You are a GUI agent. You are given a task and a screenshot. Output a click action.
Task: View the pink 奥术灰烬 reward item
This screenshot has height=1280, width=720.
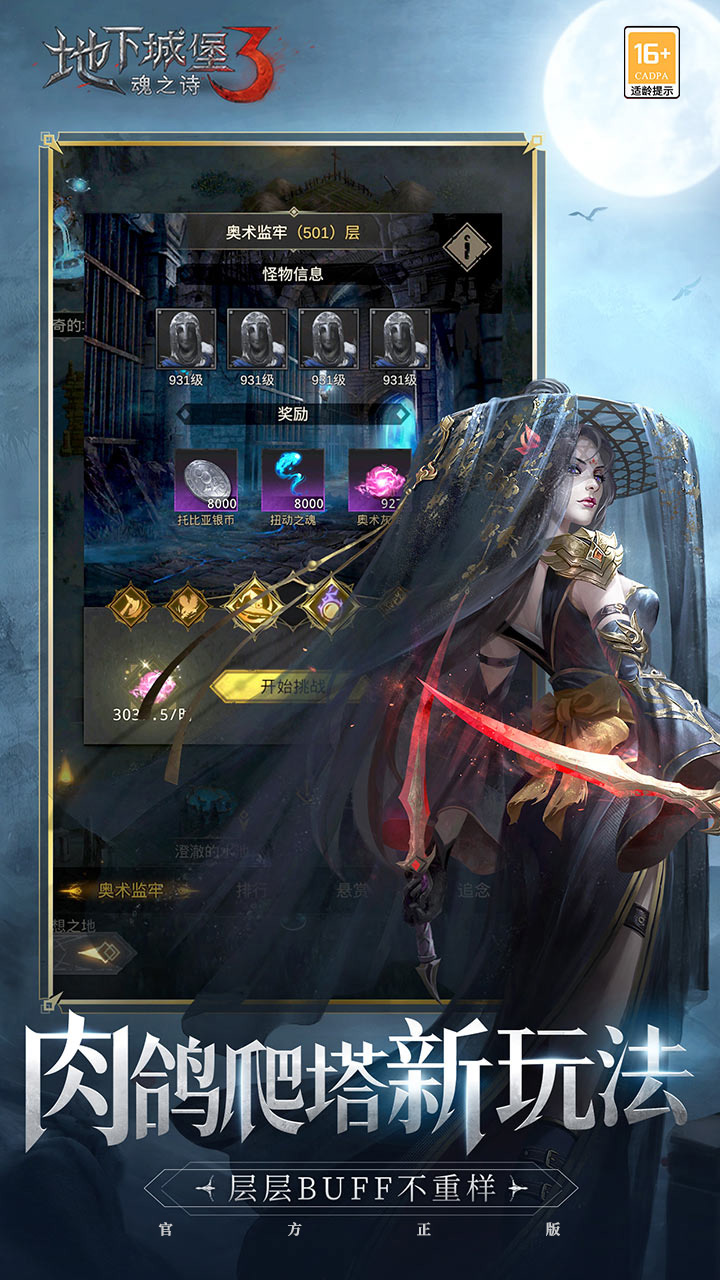click(x=378, y=480)
